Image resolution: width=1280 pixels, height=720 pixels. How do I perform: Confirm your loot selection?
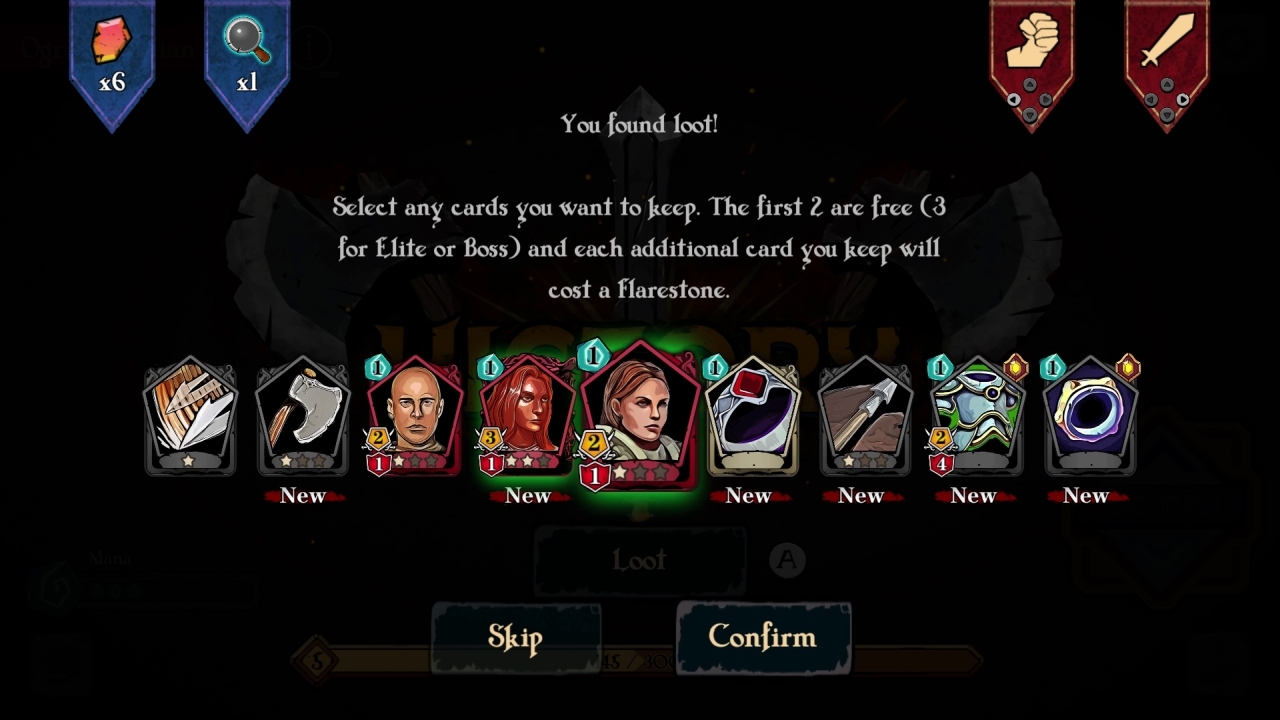(764, 637)
